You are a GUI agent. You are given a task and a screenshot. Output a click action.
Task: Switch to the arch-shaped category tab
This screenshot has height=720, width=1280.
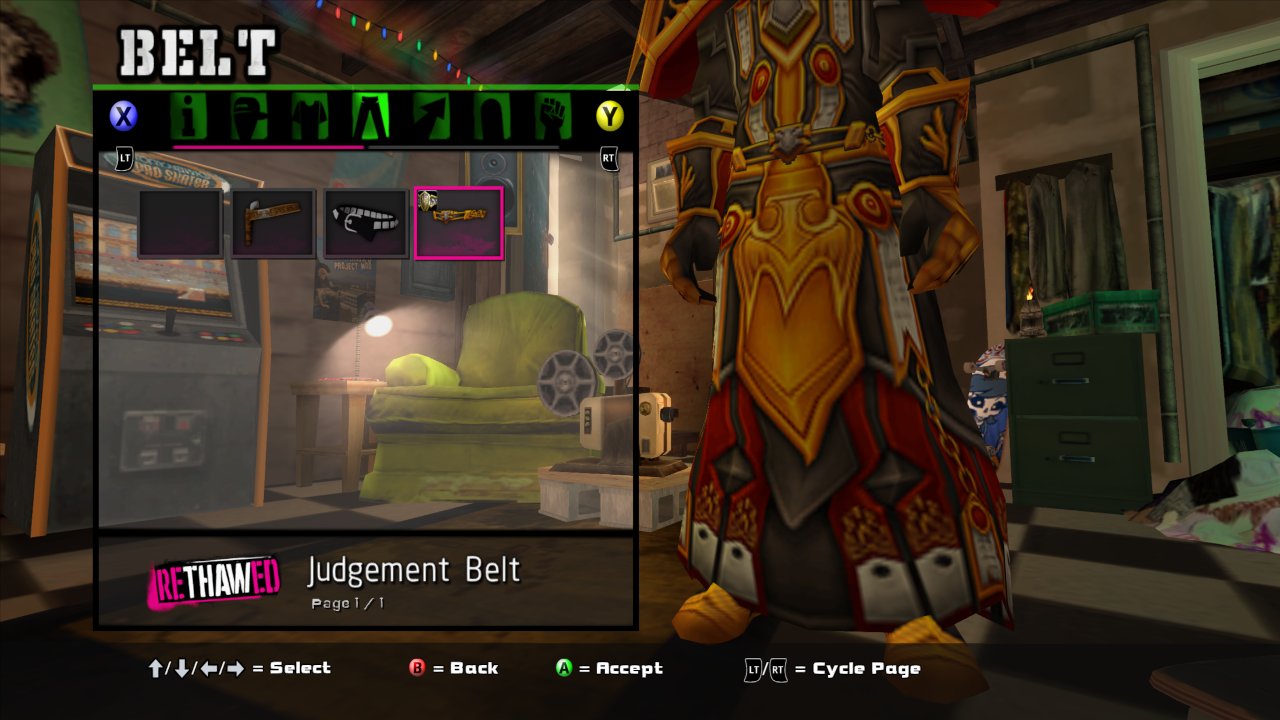pos(490,117)
